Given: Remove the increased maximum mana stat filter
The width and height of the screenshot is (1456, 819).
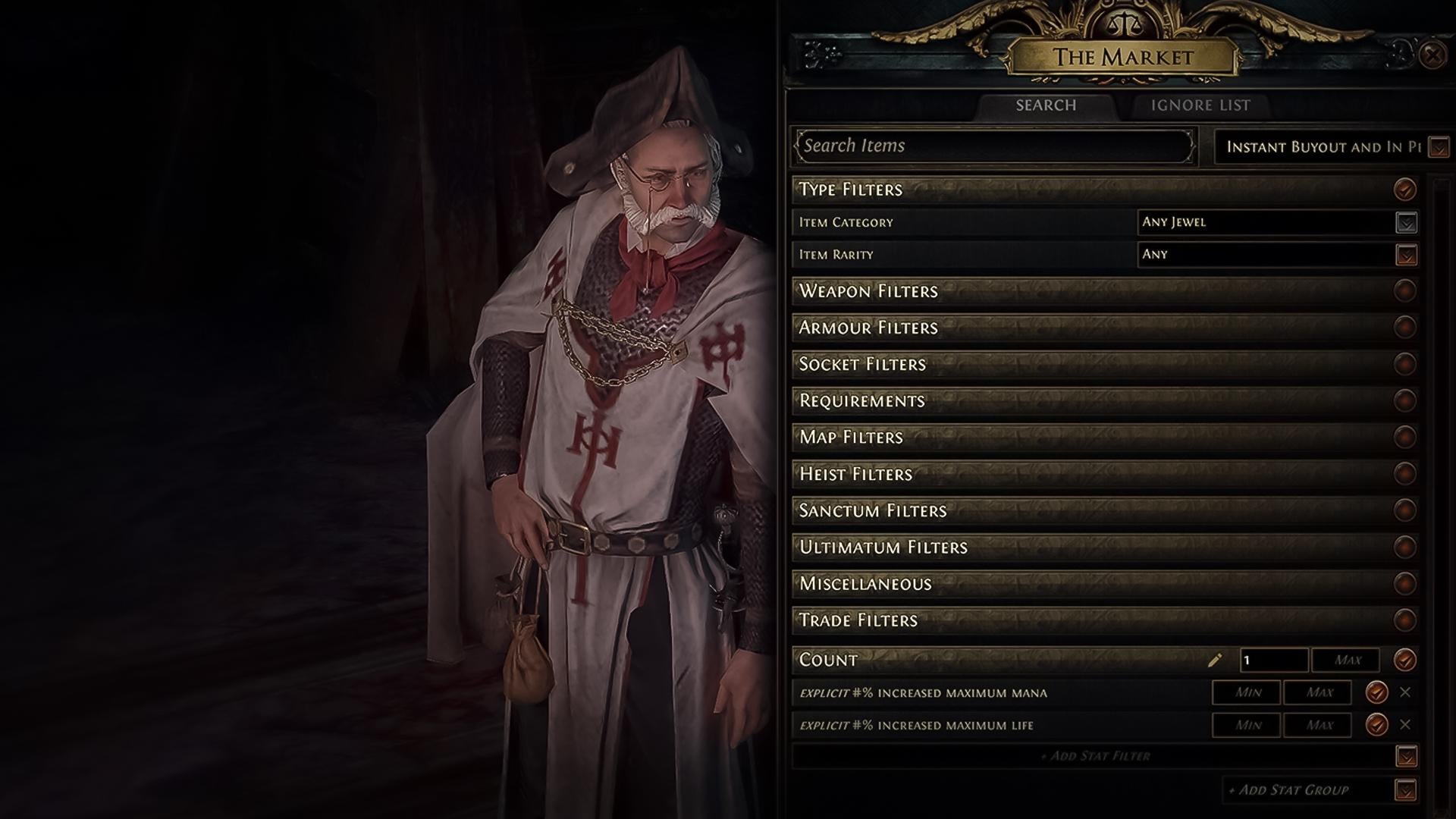Looking at the screenshot, I should (x=1405, y=692).
